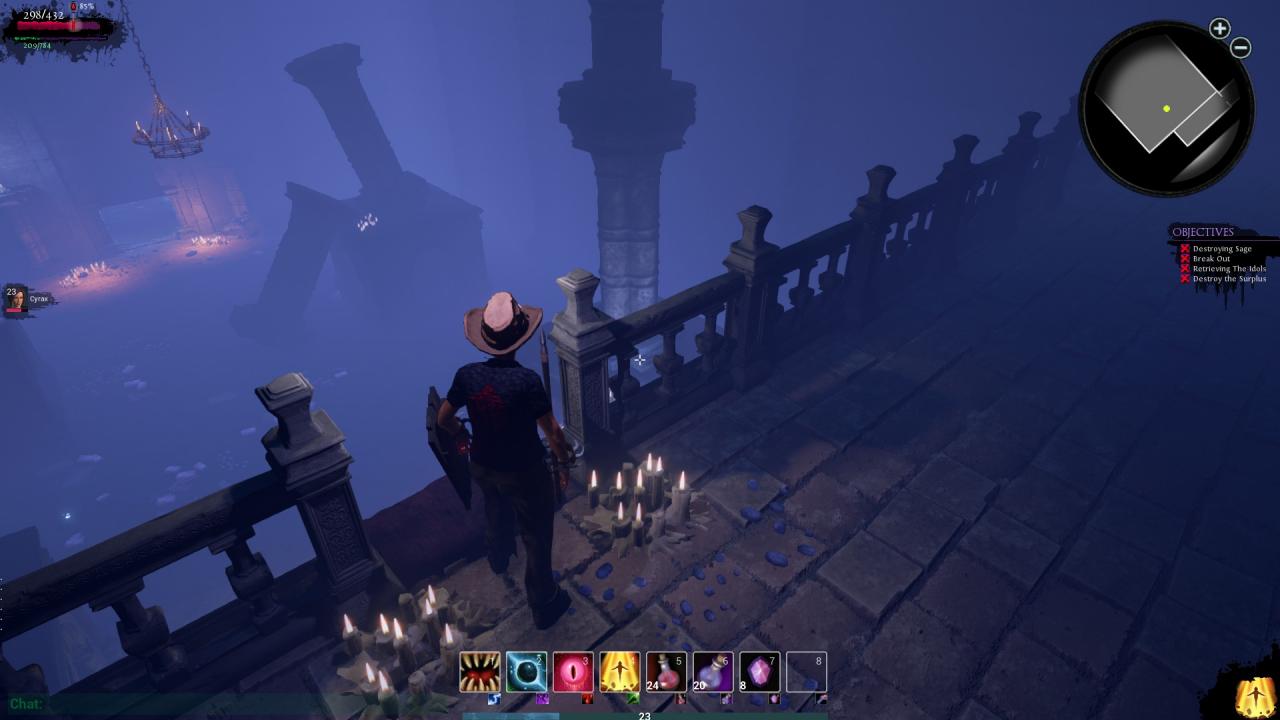Use the purple potion in slot 6
This screenshot has width=1280, height=720.
click(x=713, y=672)
